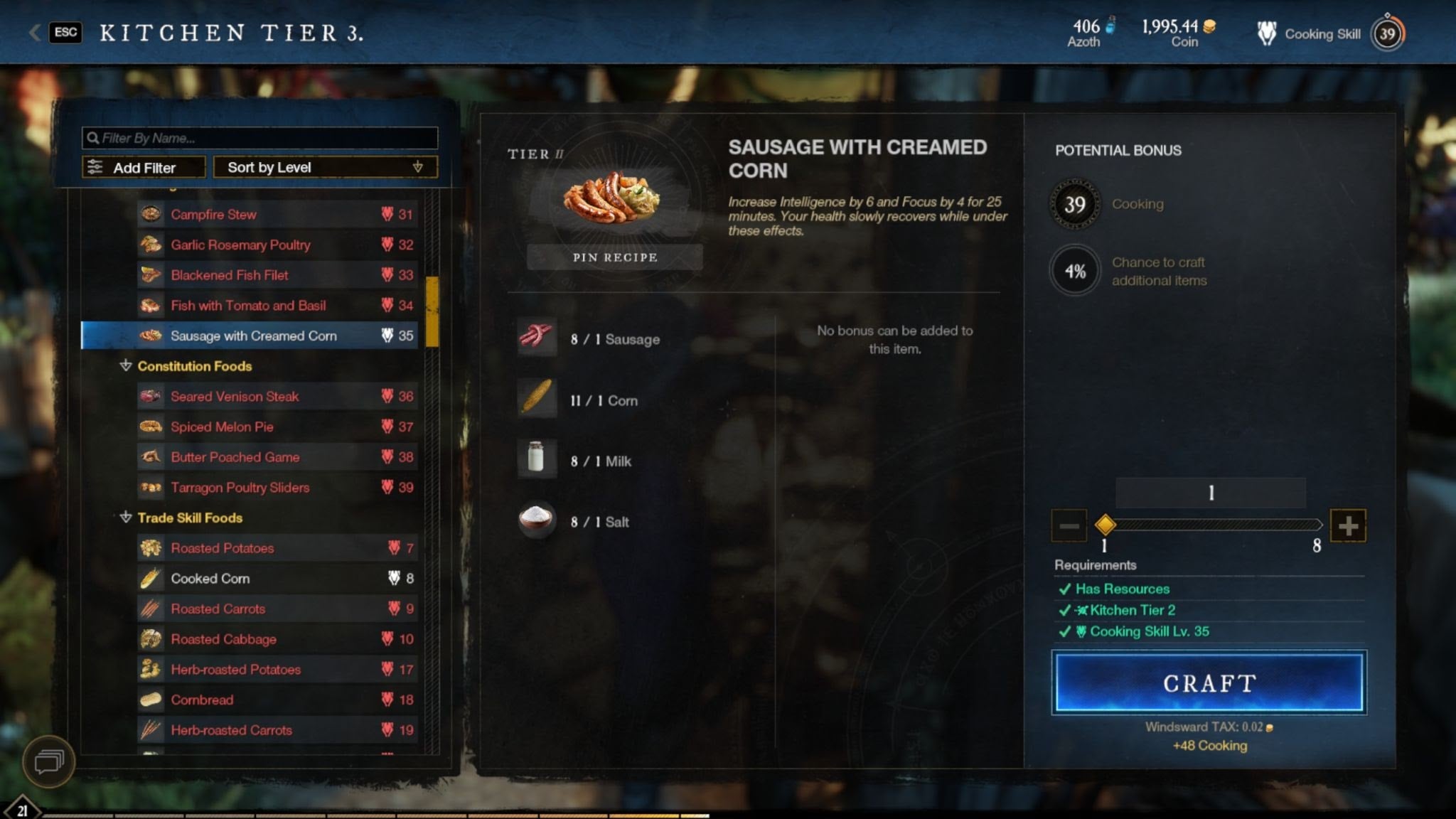1456x819 pixels.
Task: Open the chat bubble icon
Action: click(x=48, y=762)
